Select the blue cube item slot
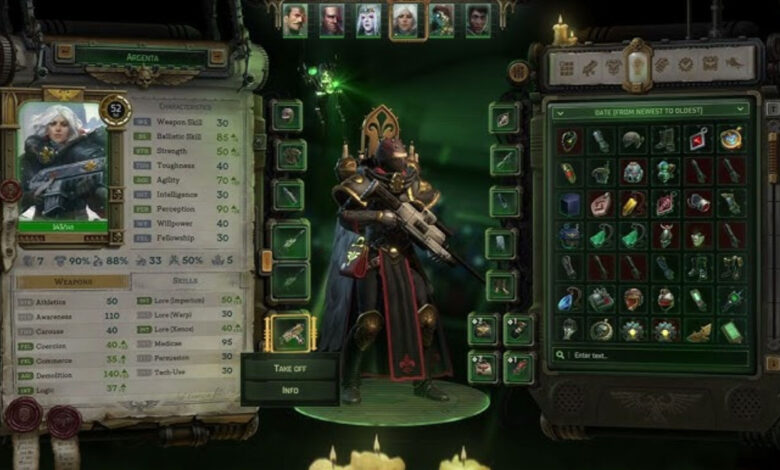The height and width of the screenshot is (470, 780). tap(570, 204)
